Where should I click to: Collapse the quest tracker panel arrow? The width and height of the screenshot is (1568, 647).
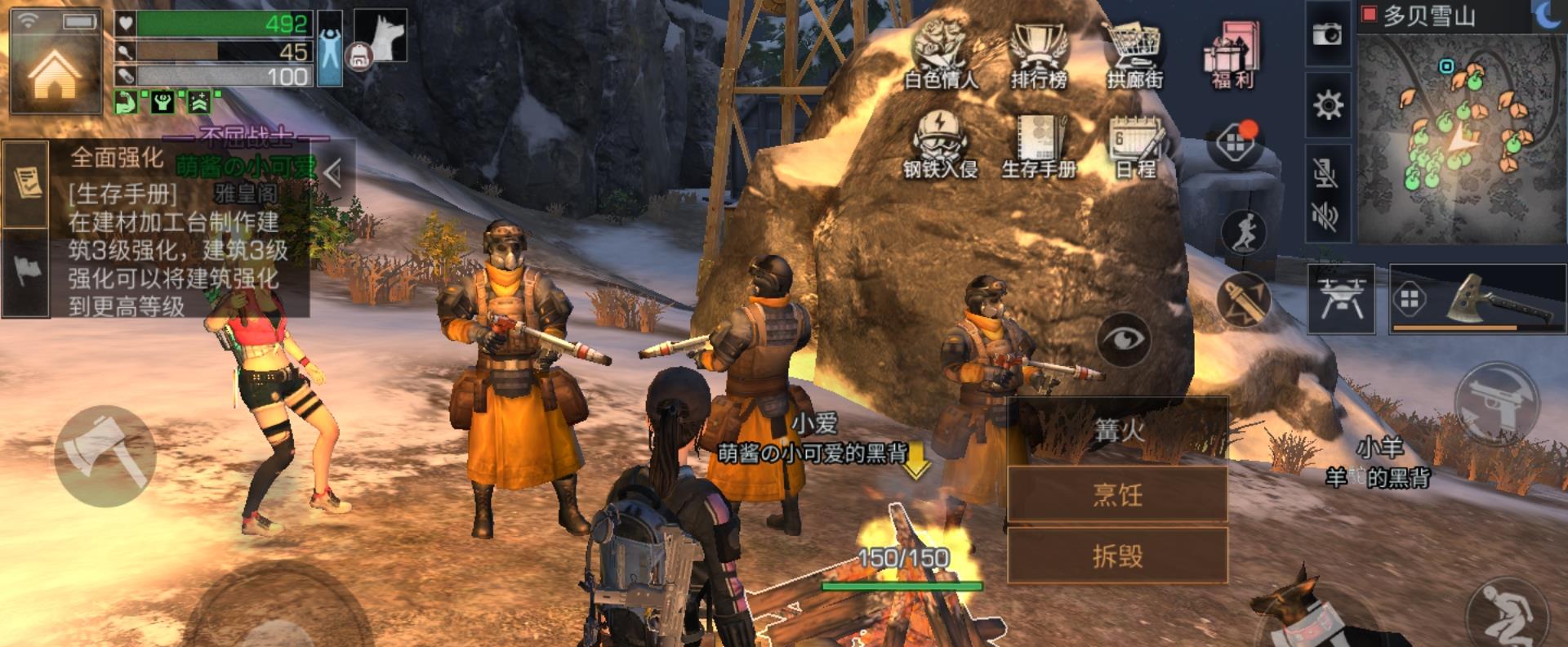(x=332, y=172)
